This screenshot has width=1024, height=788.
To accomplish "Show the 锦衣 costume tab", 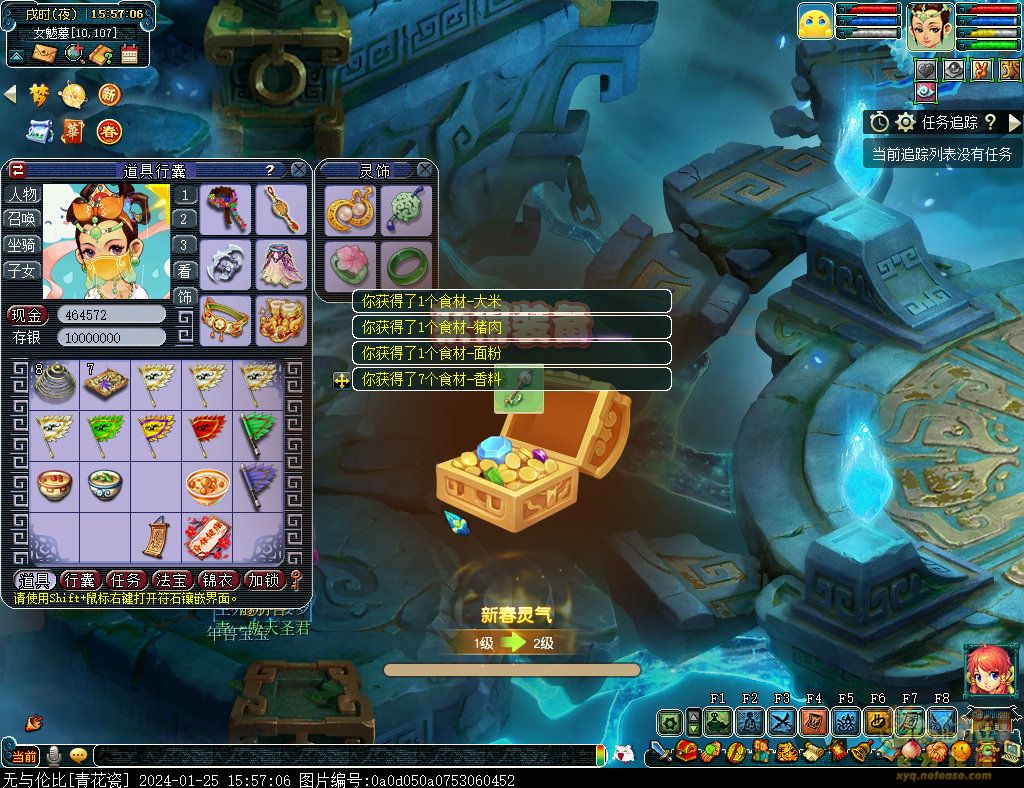I will pos(218,580).
